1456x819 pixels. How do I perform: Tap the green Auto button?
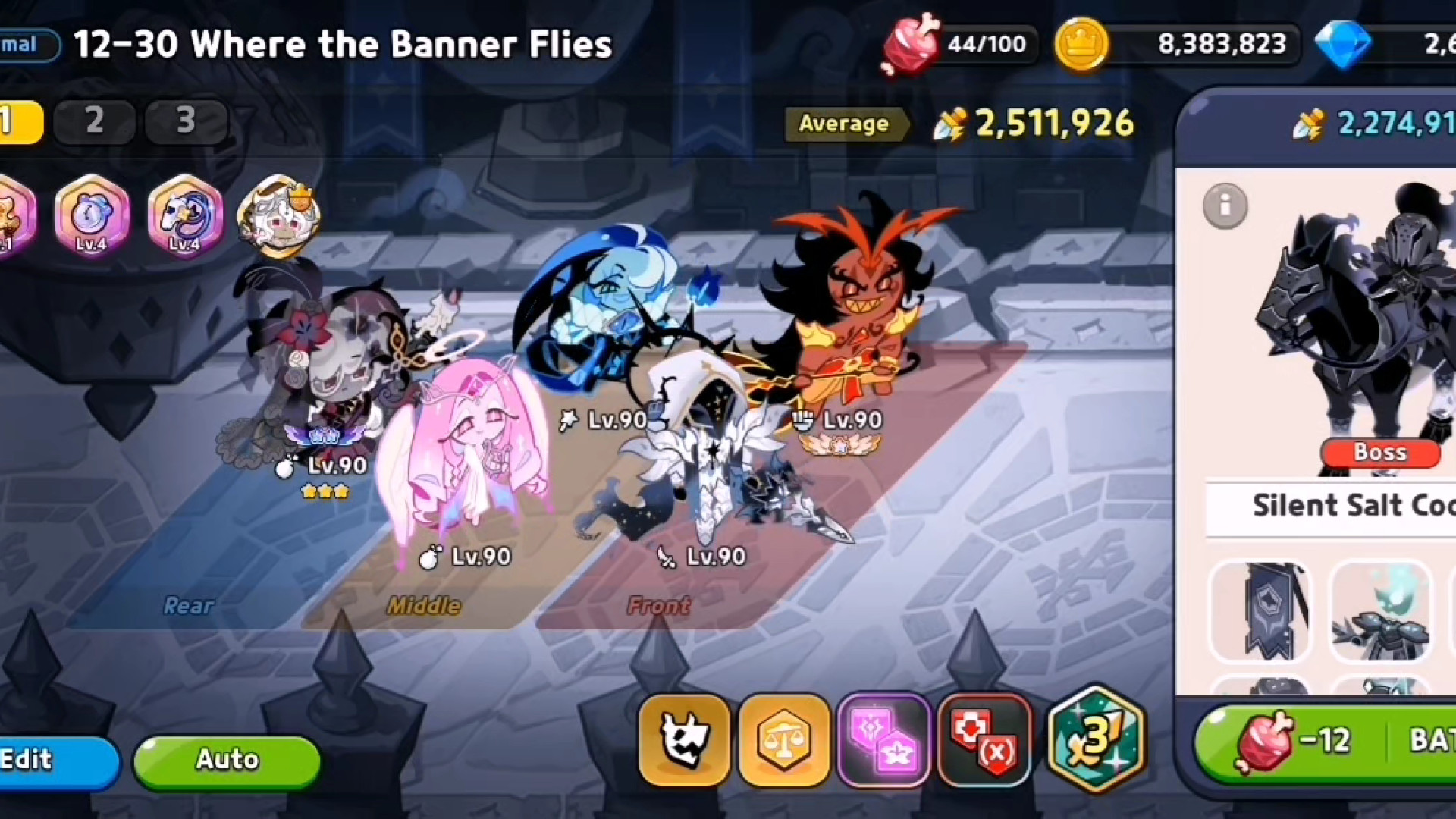(x=227, y=760)
